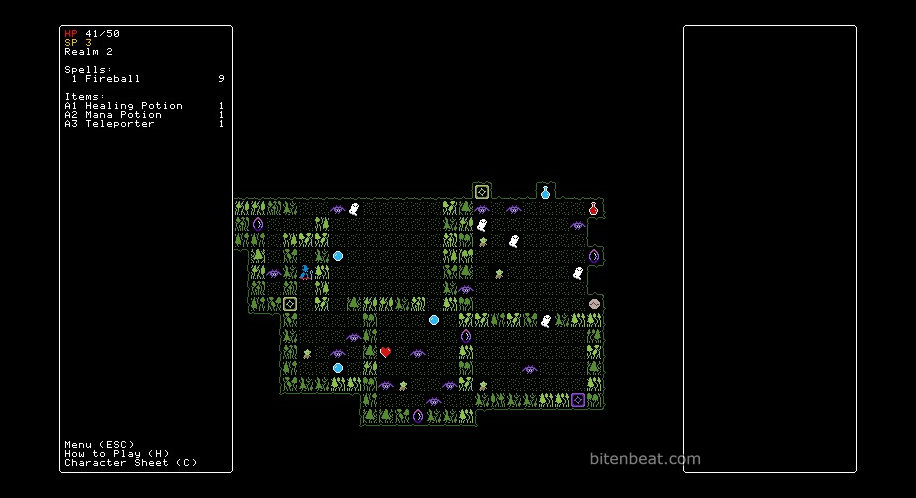Select the Fireball spell entry

pyautogui.click(x=112, y=78)
